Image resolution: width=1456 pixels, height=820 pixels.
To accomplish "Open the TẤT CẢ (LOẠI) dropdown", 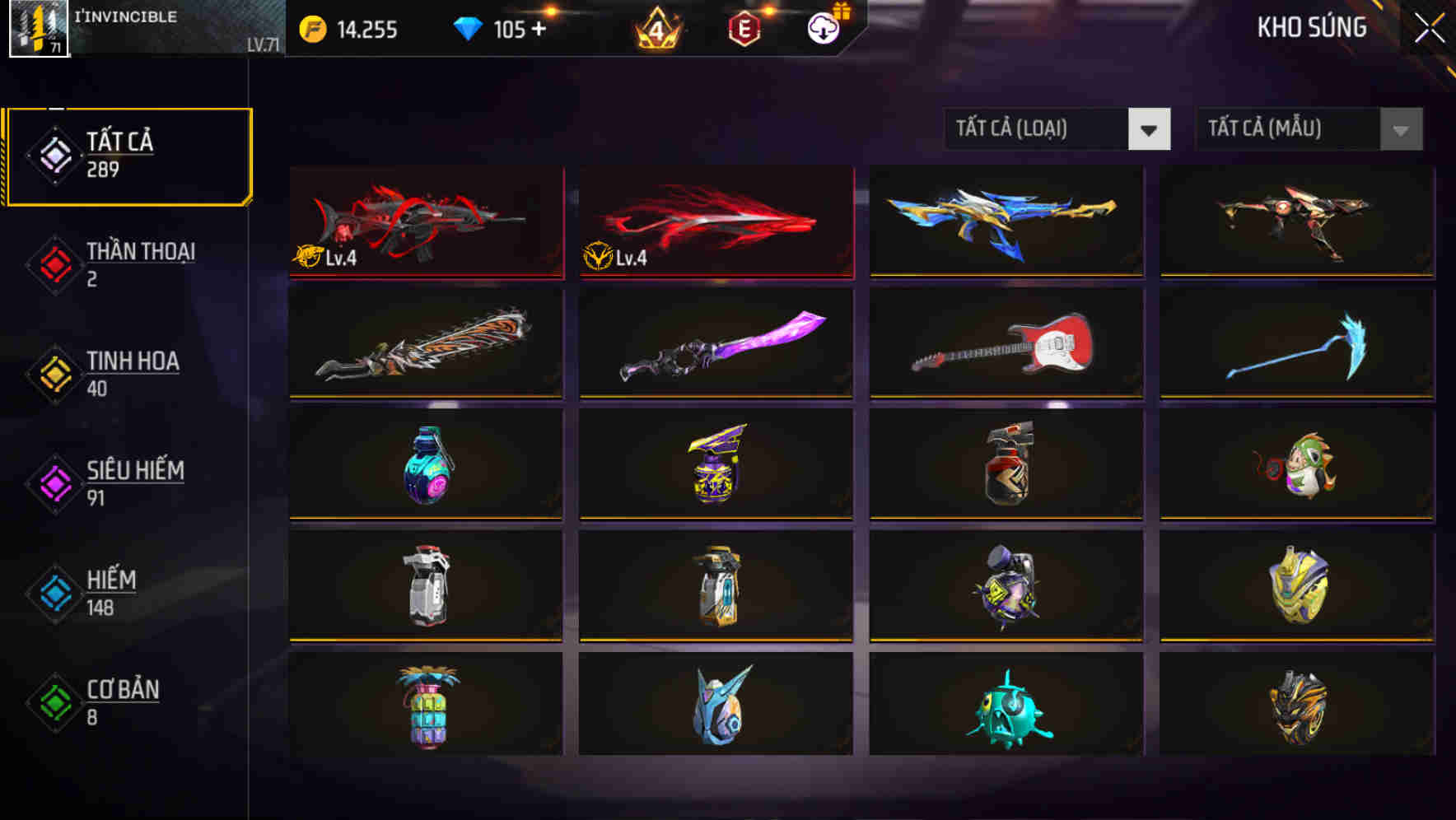I will pos(1057,129).
